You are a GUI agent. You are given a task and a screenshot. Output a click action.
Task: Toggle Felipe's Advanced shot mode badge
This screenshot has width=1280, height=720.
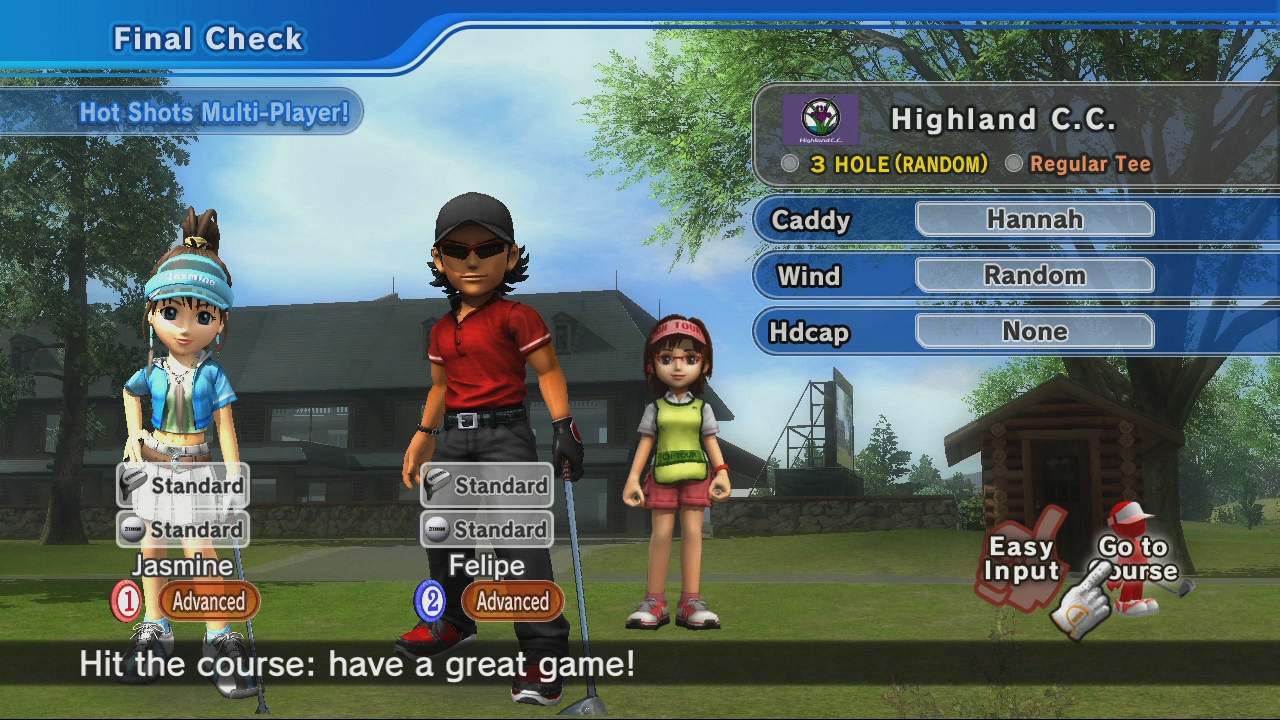512,602
